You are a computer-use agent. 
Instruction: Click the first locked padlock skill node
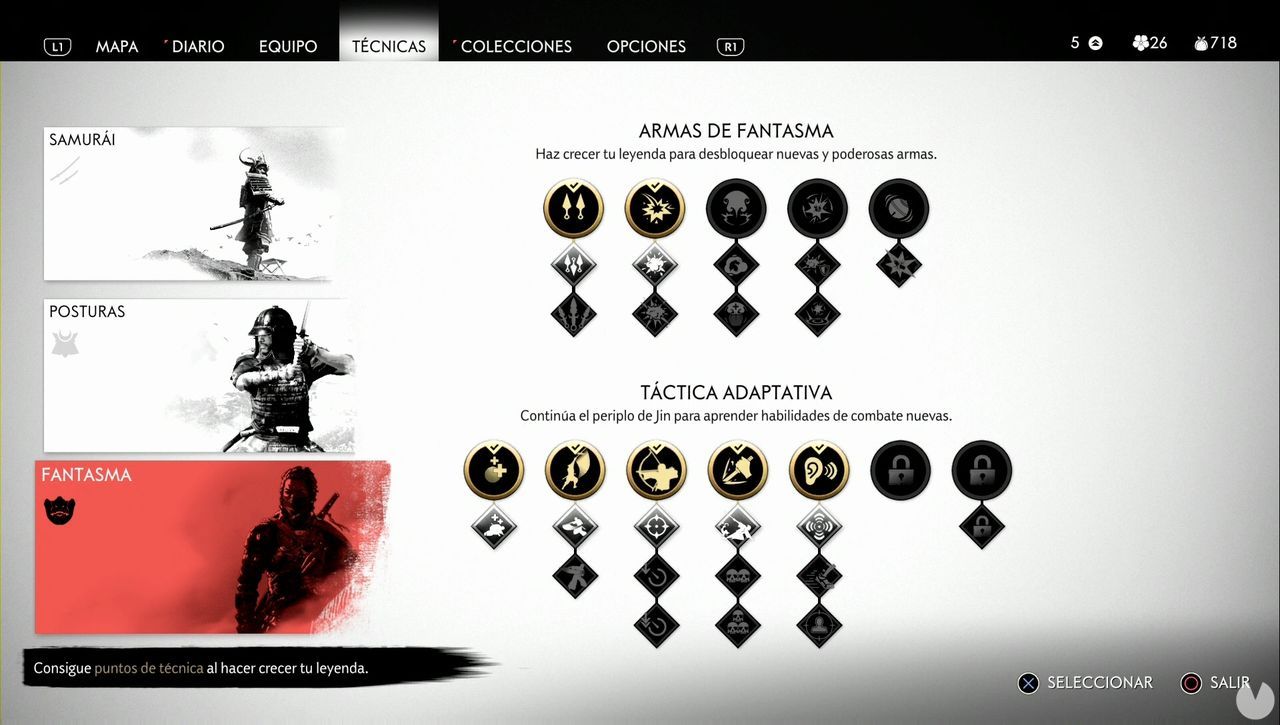(x=900, y=469)
